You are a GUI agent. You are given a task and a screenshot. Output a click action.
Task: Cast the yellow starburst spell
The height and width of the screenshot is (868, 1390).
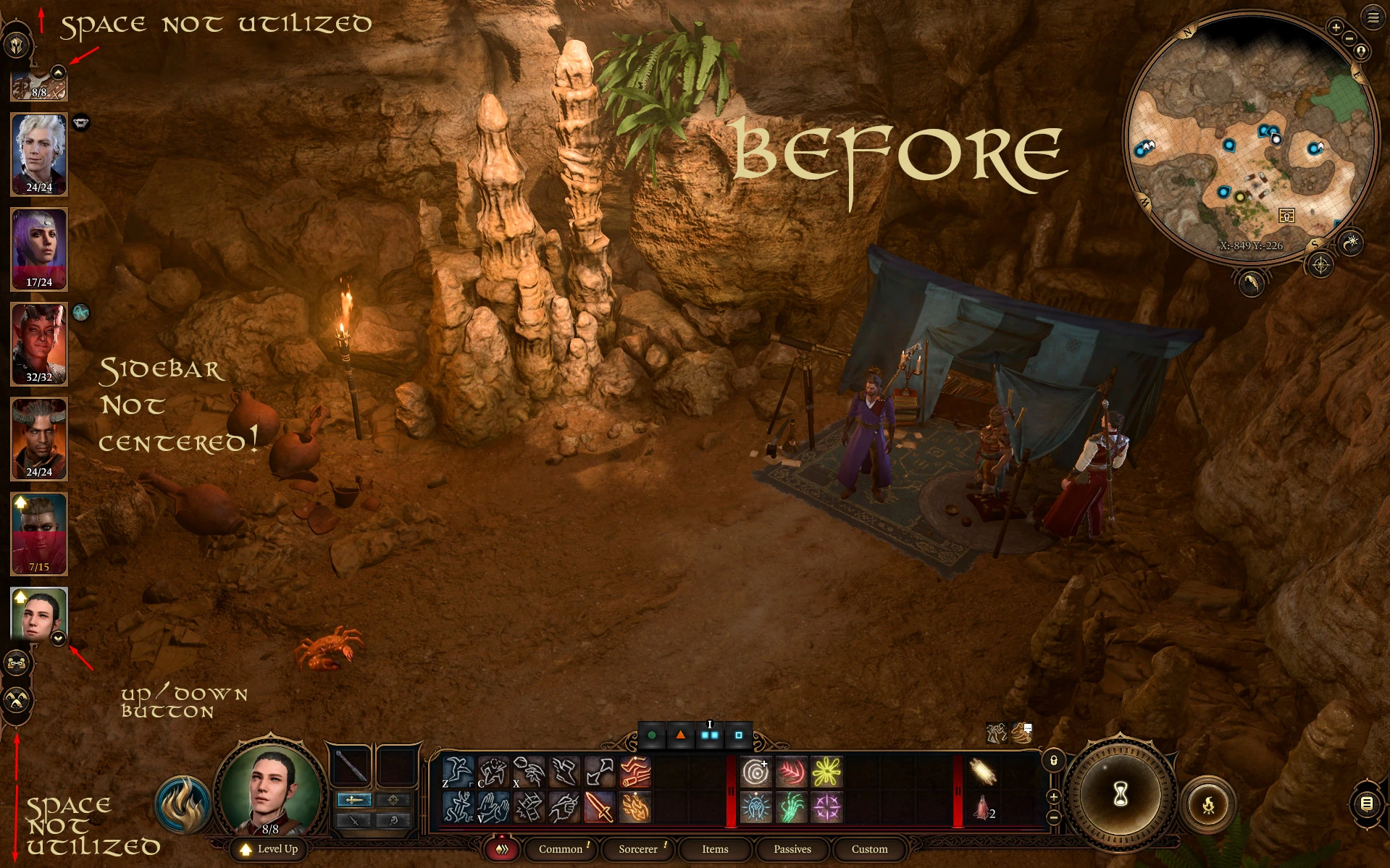point(826,772)
